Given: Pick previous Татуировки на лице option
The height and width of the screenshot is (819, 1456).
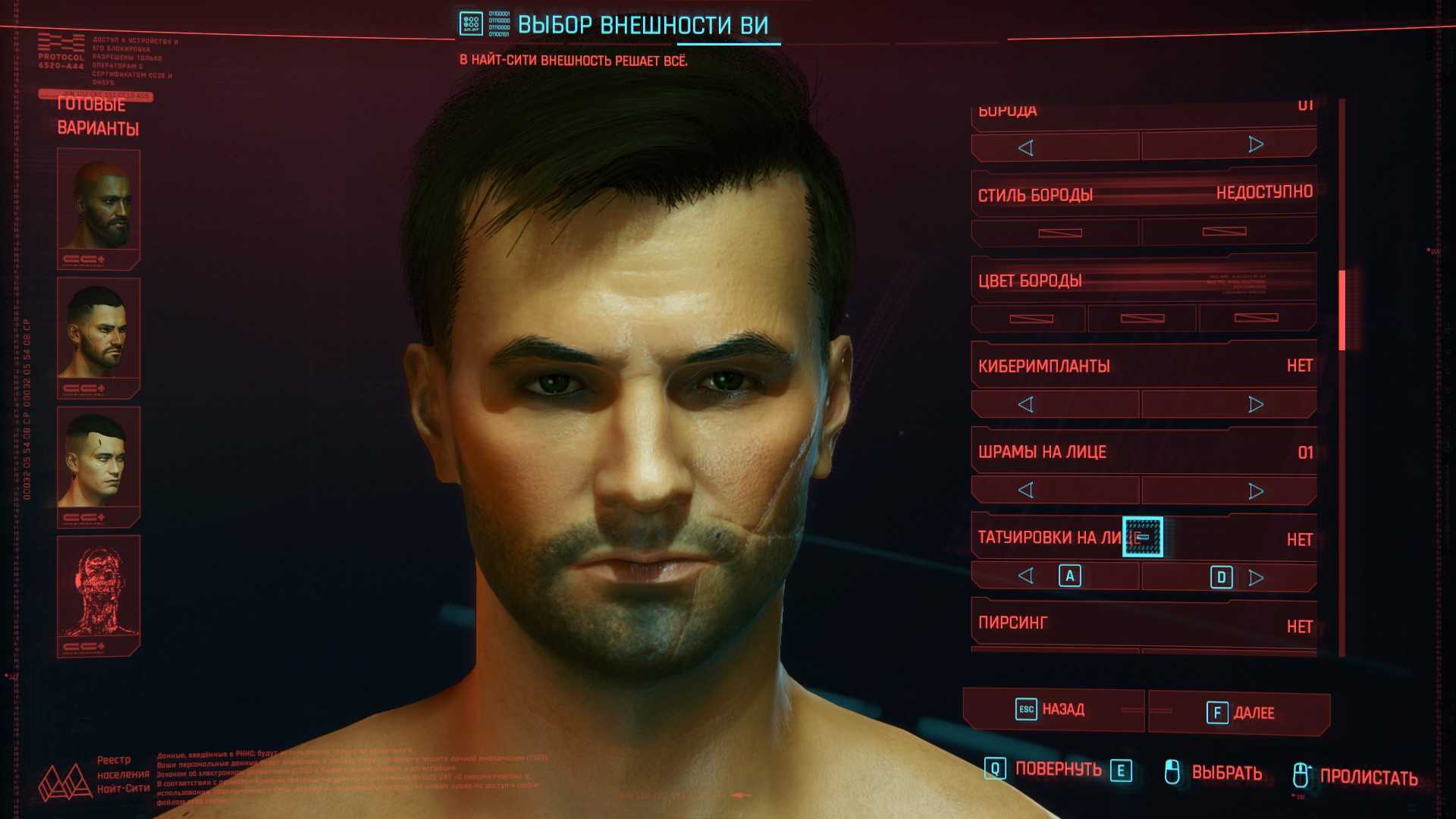Looking at the screenshot, I should pos(1026,576).
